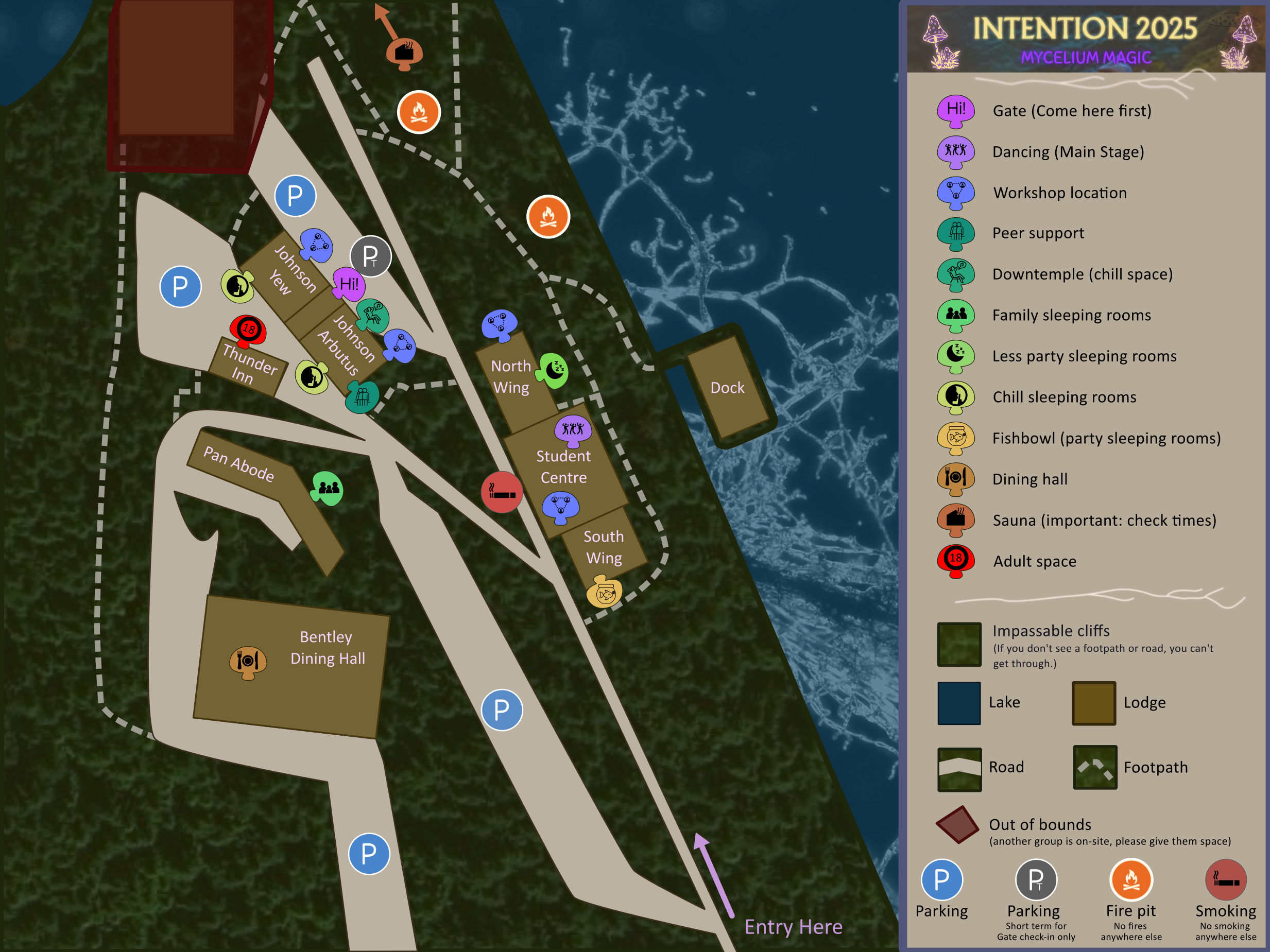The image size is (1270, 952).
Task: Click the fishbowl marker below South Wing
Action: (604, 592)
